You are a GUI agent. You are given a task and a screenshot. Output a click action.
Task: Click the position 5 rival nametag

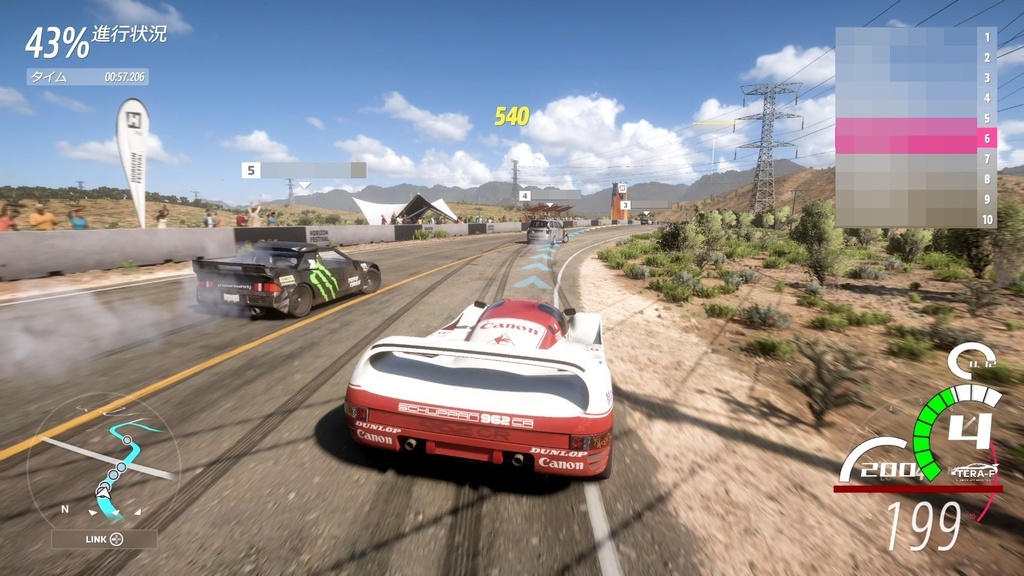point(303,170)
